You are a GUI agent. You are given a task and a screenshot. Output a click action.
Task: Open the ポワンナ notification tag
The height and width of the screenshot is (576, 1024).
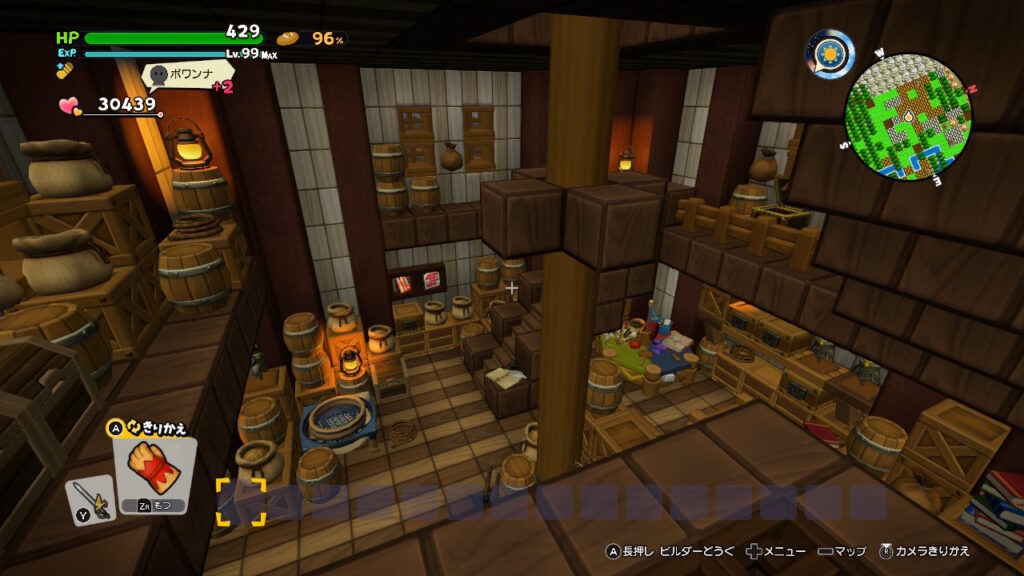pyautogui.click(x=189, y=74)
